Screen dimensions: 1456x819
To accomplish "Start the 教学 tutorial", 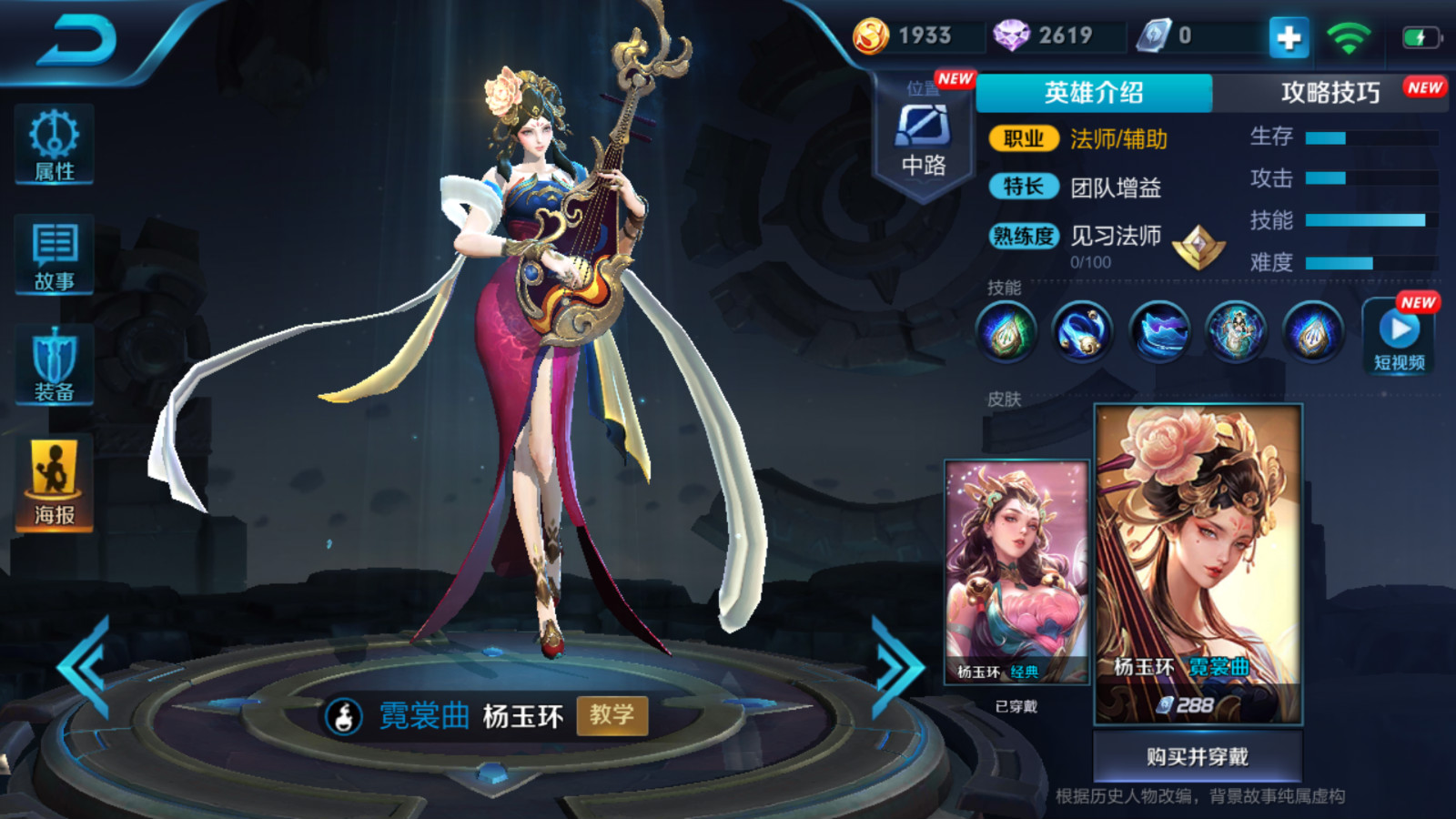I will pyautogui.click(x=612, y=715).
